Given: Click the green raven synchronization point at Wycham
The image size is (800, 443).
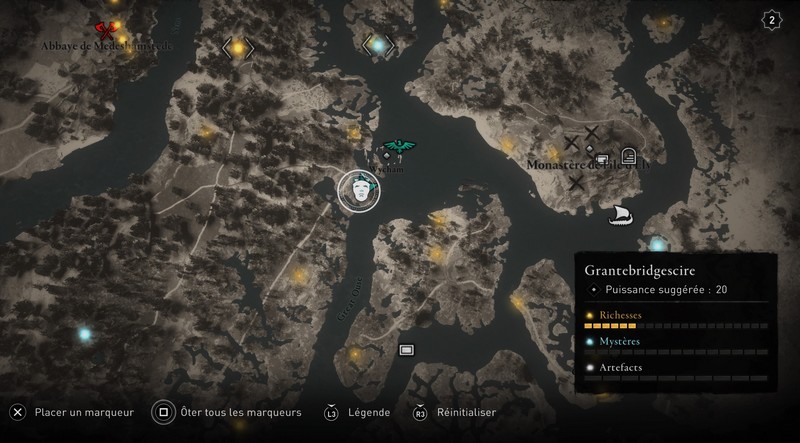Looking at the screenshot, I should [400, 148].
